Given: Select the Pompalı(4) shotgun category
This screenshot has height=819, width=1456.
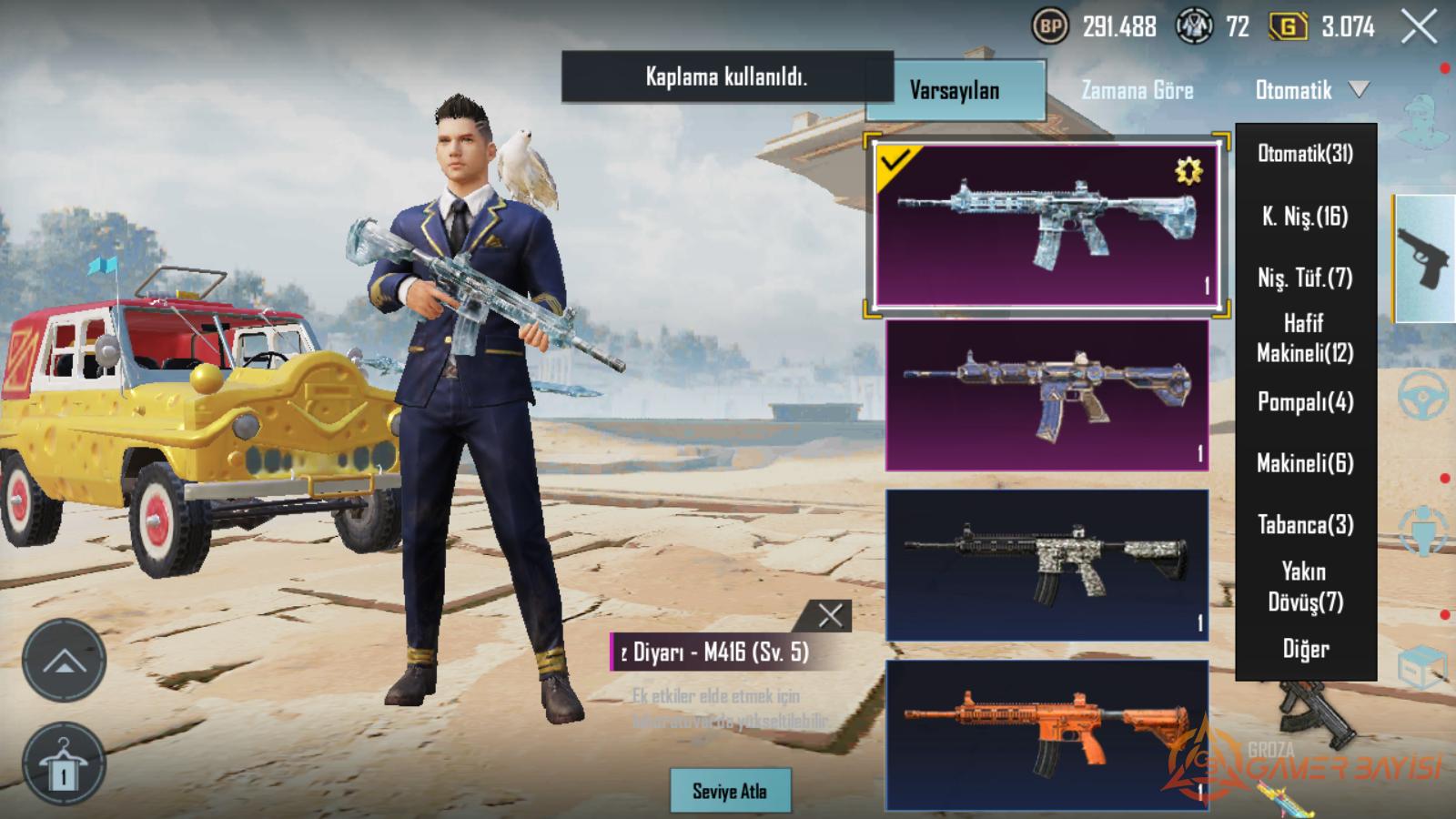Looking at the screenshot, I should [1305, 401].
